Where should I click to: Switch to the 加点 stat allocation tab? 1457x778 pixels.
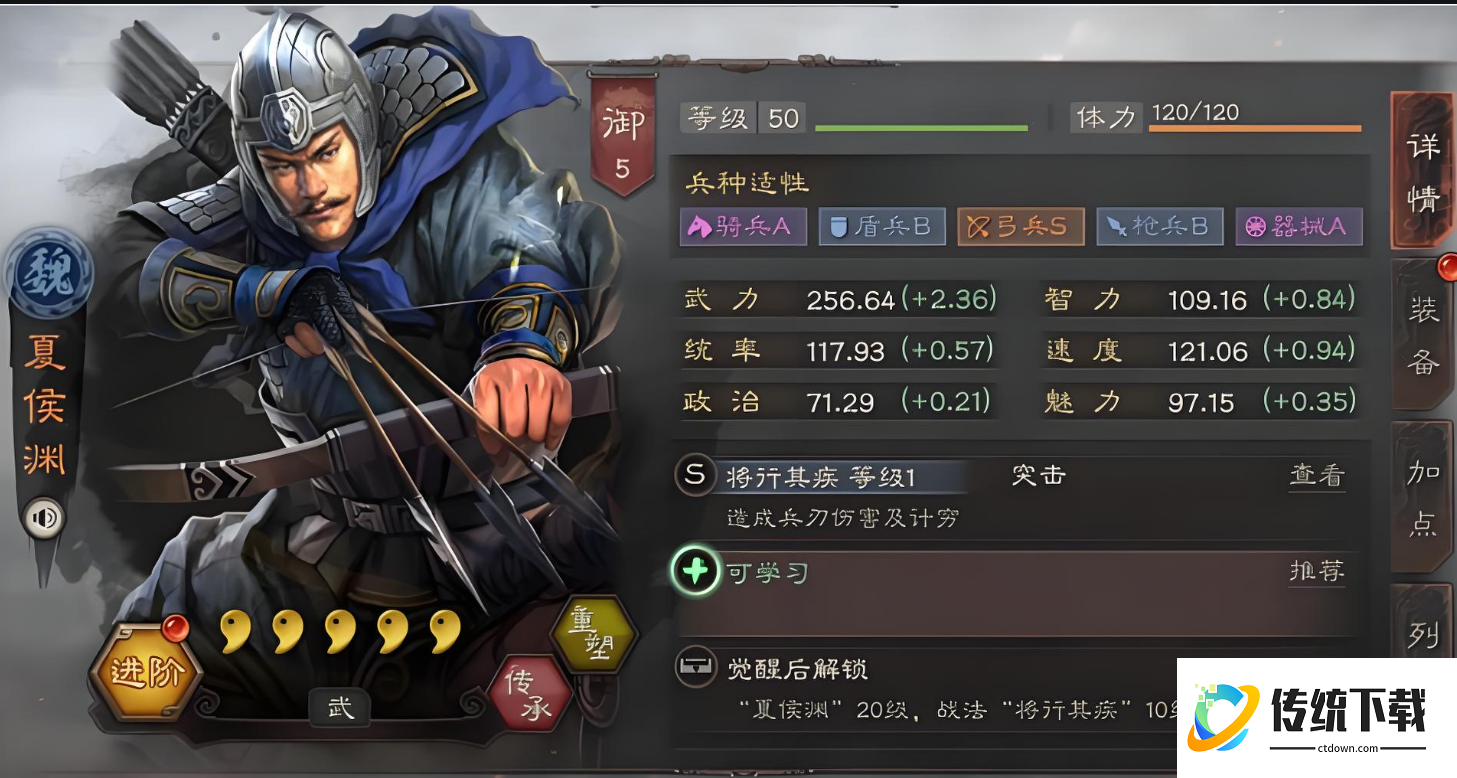tap(1424, 495)
